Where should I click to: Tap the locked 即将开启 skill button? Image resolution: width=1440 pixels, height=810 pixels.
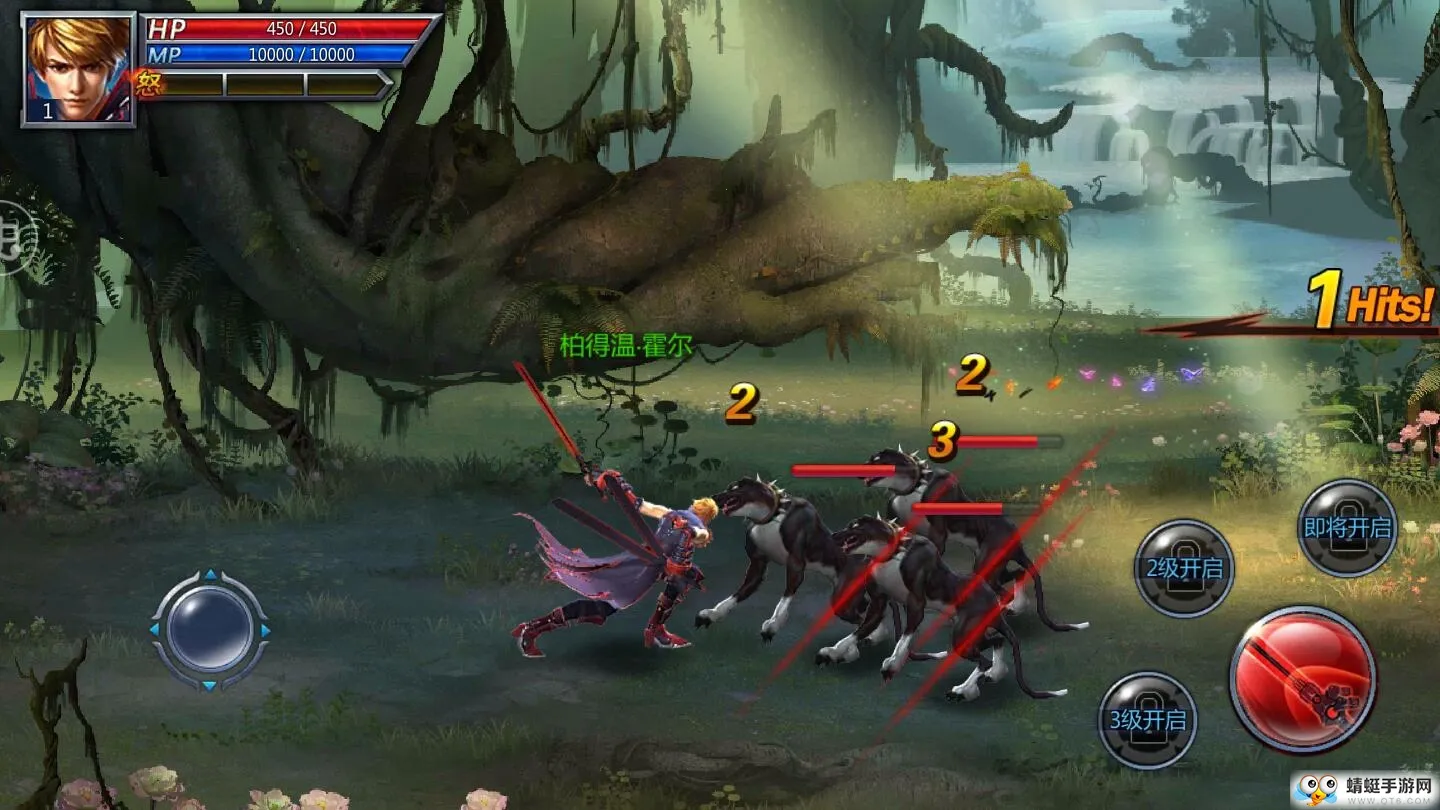(1347, 528)
